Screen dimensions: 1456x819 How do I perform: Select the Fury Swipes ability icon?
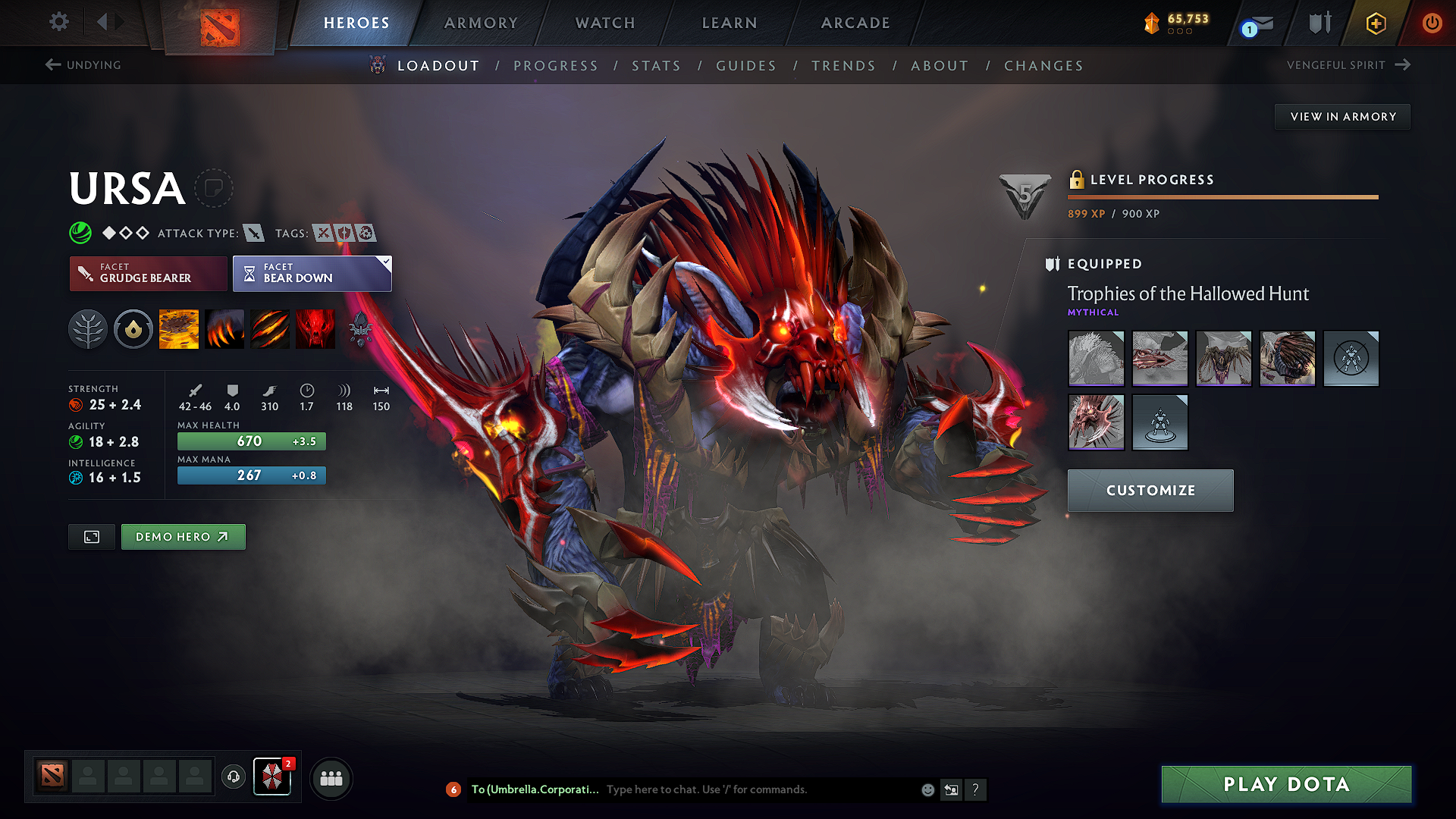pos(270,328)
